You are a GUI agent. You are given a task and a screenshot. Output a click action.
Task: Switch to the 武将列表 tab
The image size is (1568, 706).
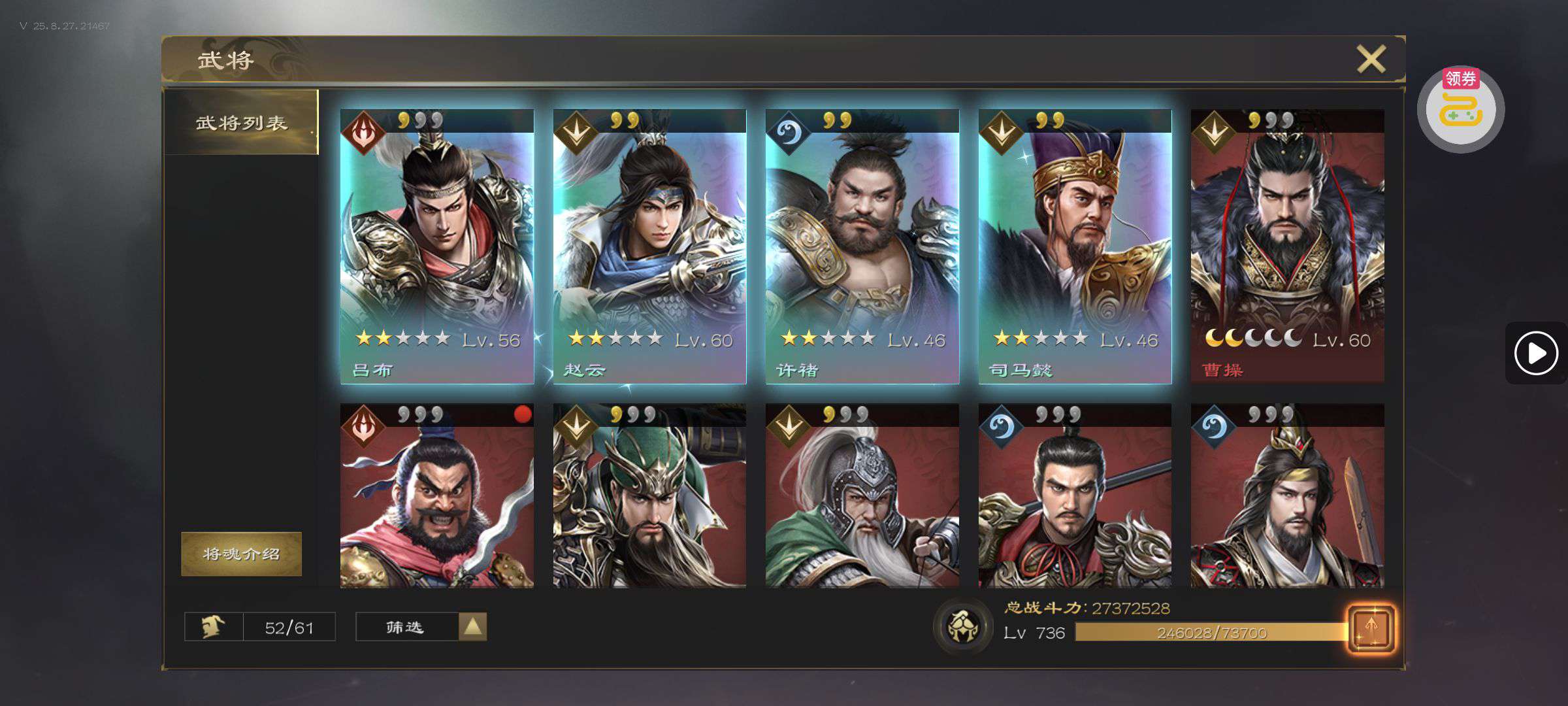pyautogui.click(x=241, y=123)
